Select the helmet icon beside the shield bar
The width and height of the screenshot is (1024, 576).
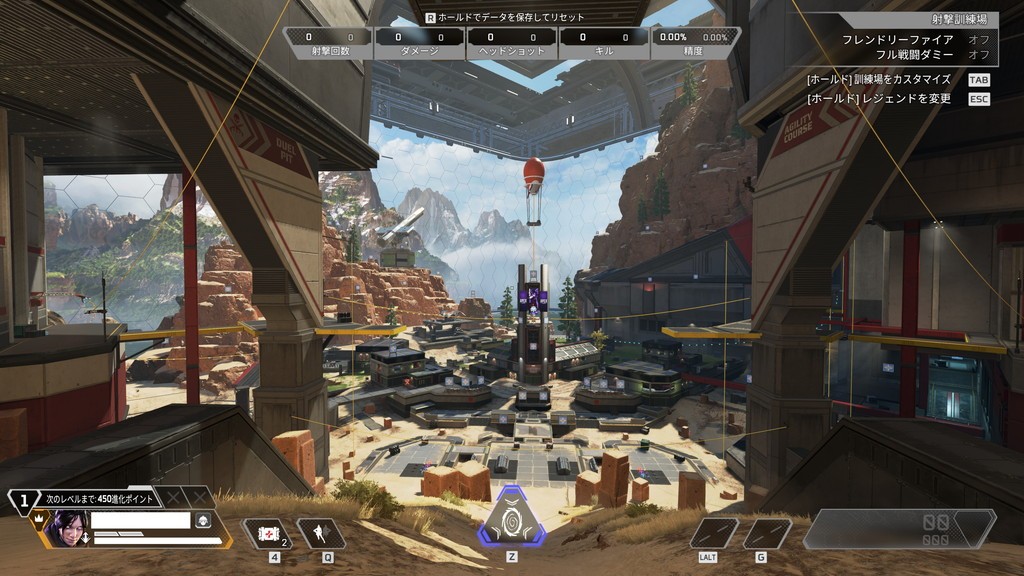pos(203,520)
